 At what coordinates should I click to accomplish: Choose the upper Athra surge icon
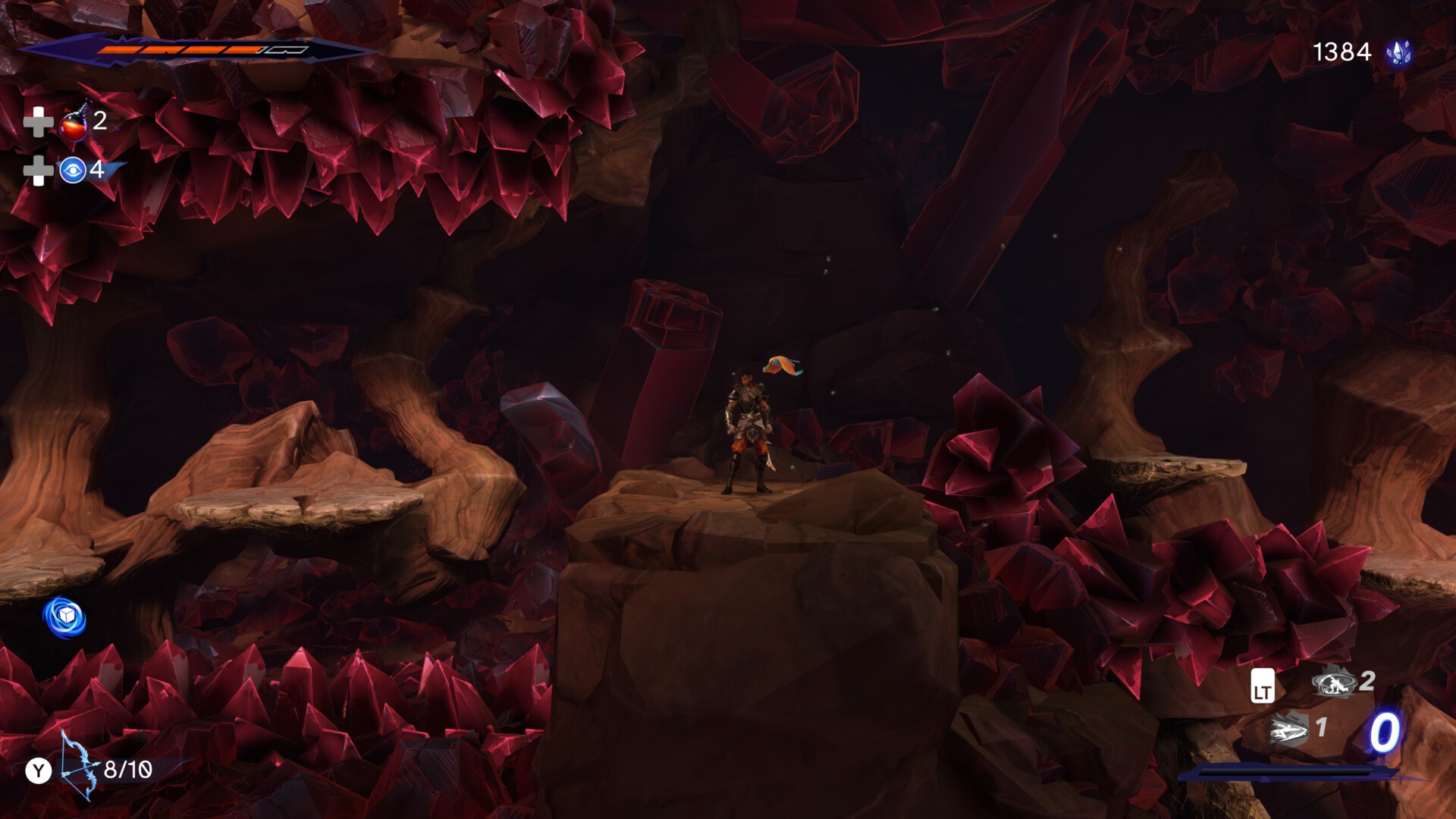pos(1334,682)
